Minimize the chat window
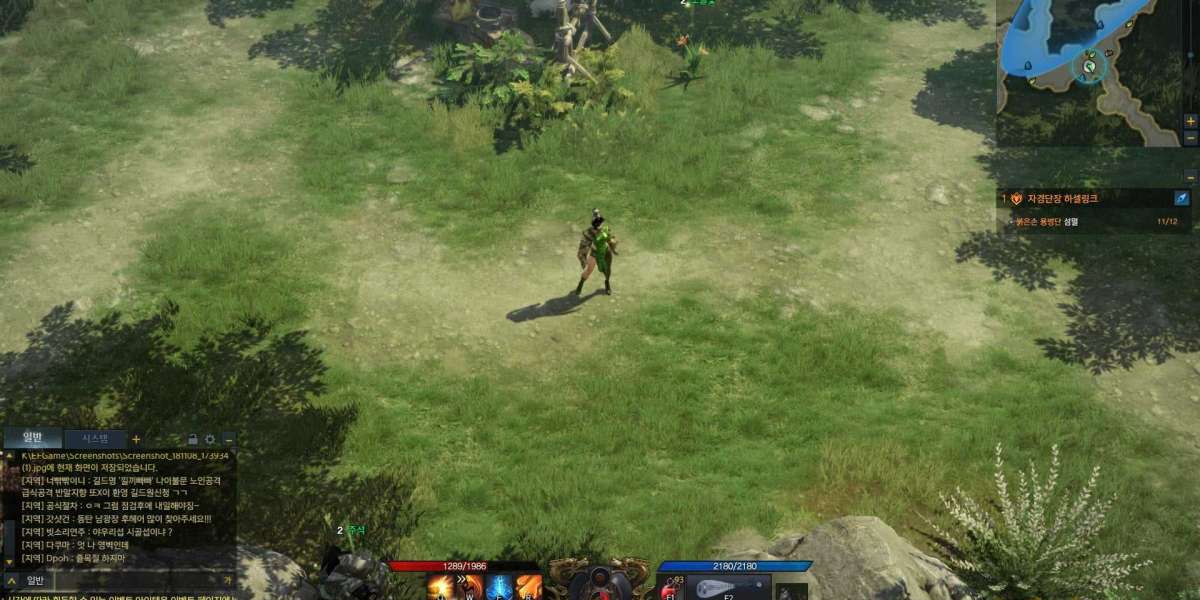This screenshot has height=600, width=1200. click(228, 439)
